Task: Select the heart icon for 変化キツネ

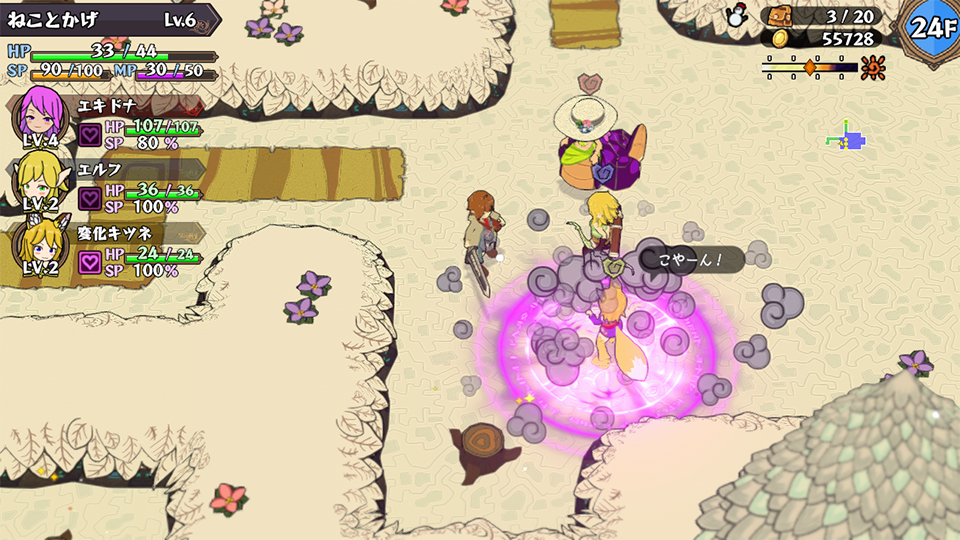Action: [90, 262]
